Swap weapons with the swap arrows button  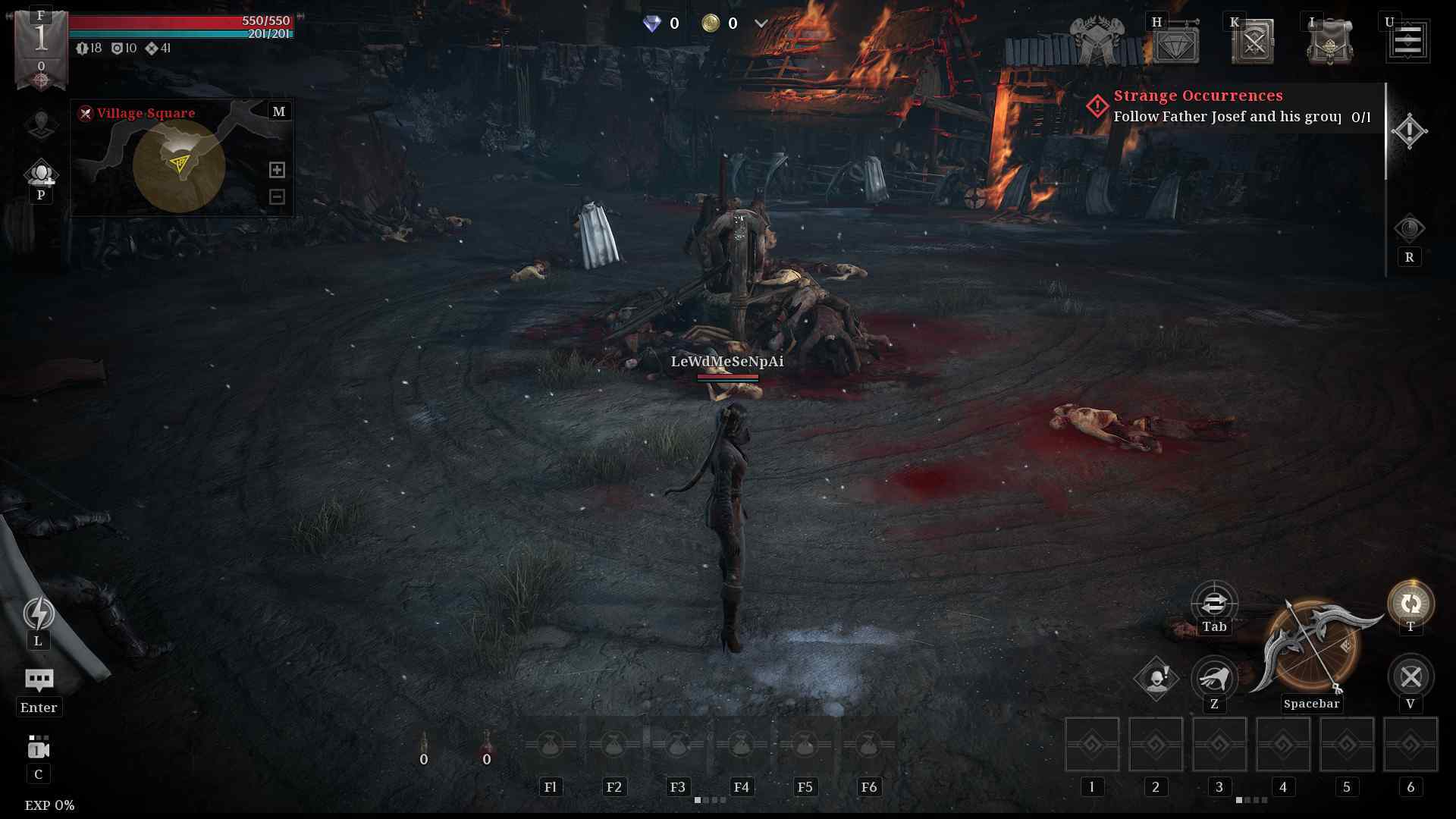[x=1214, y=603]
